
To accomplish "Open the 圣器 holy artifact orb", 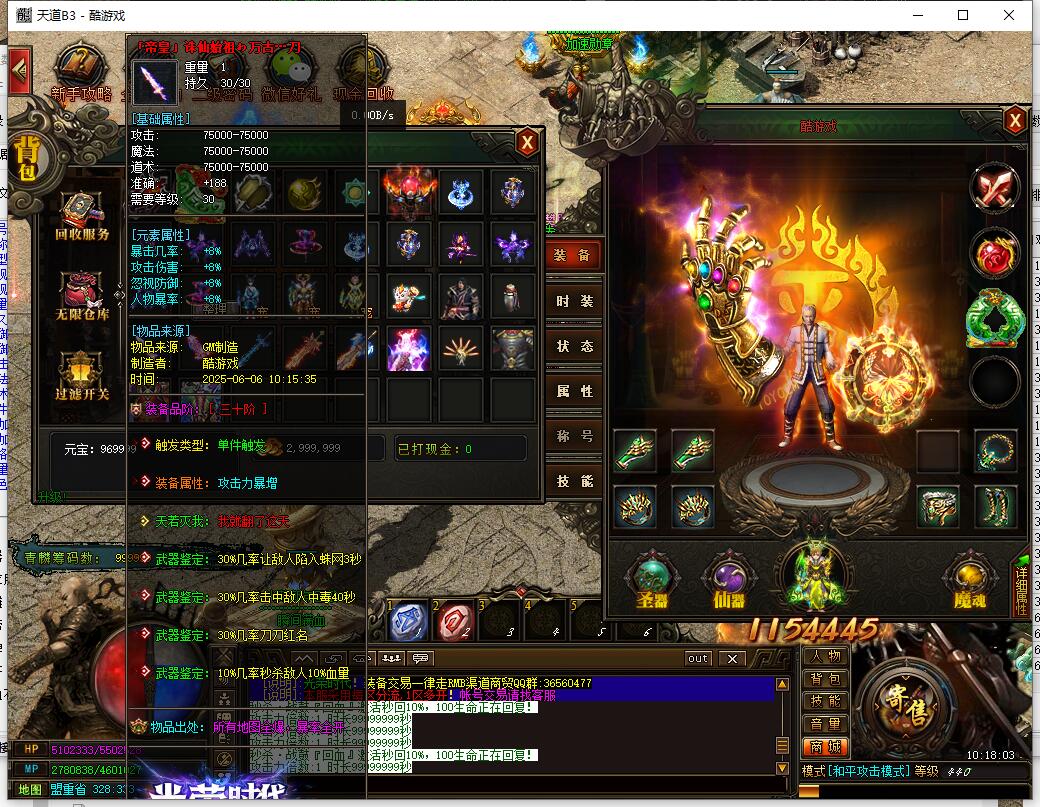I will pos(652,581).
